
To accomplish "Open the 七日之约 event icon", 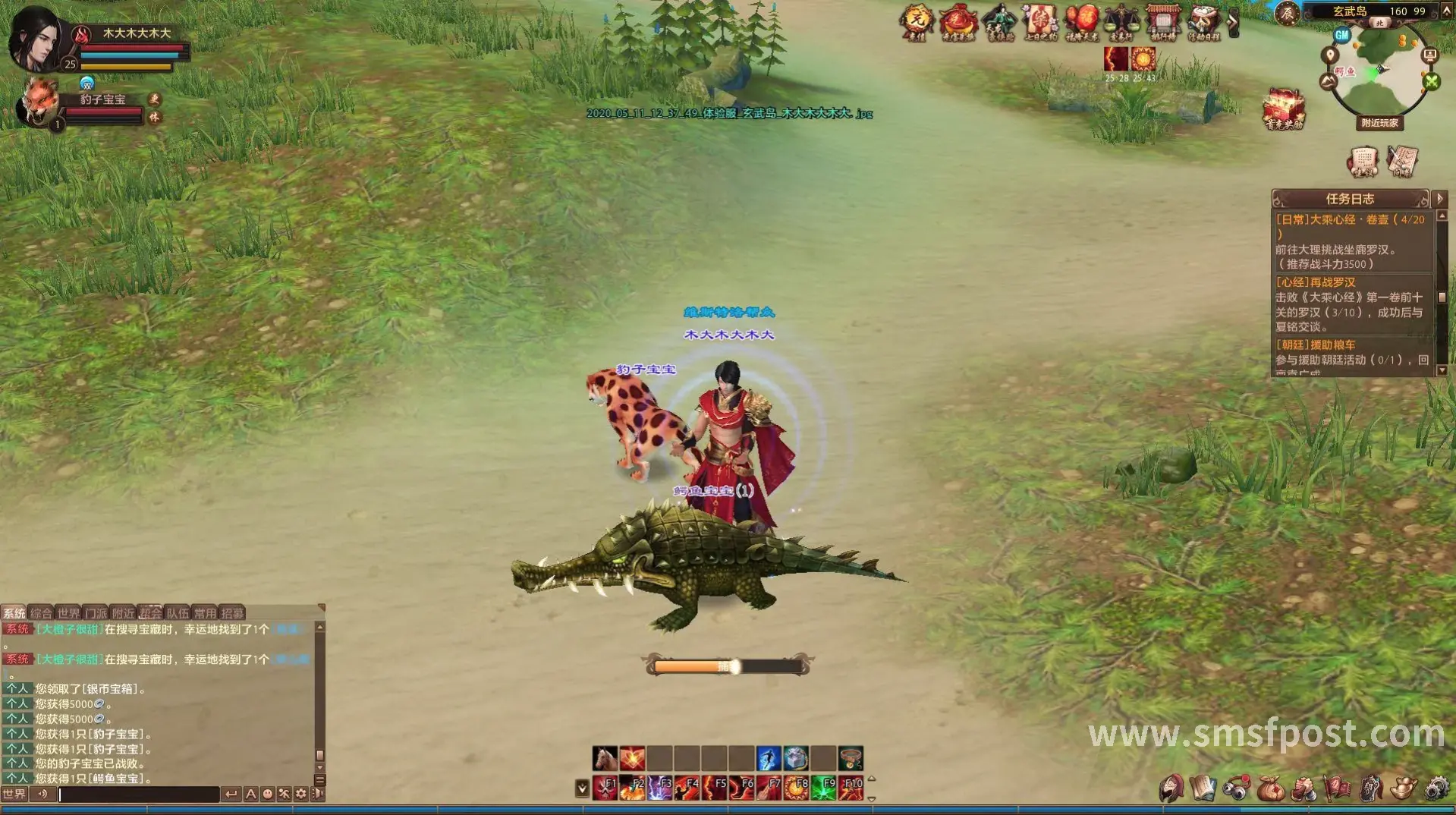I will pos(1040,21).
